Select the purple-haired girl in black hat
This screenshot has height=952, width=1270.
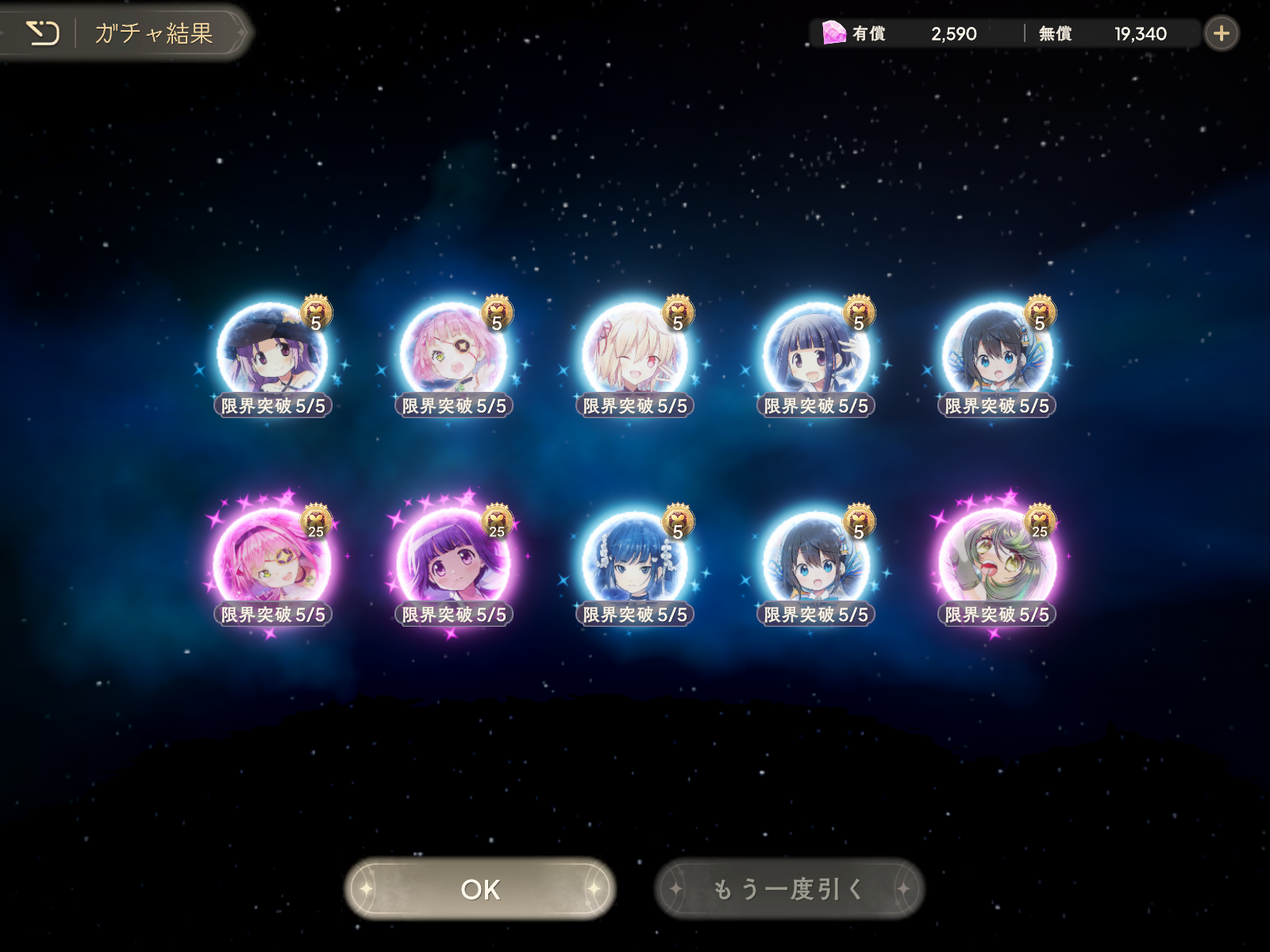pyautogui.click(x=272, y=355)
